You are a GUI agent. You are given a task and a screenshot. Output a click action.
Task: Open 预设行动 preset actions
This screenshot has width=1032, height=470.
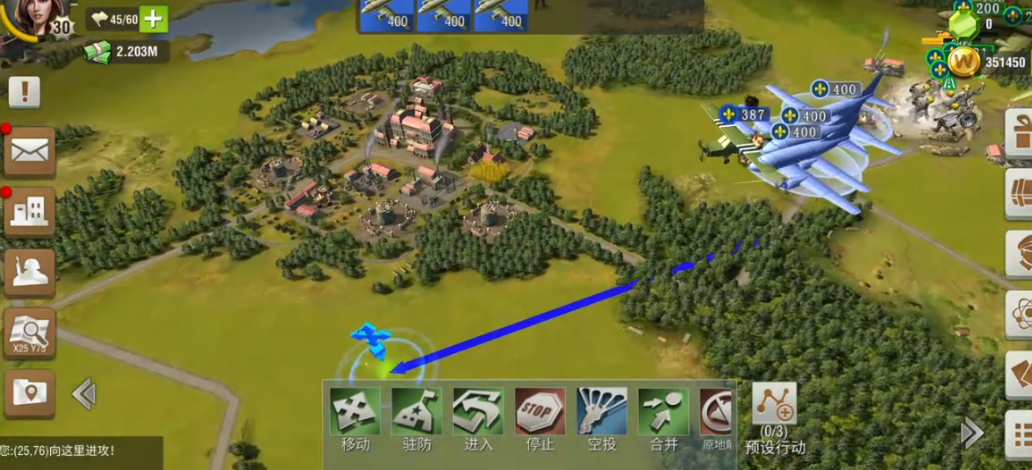(x=774, y=410)
